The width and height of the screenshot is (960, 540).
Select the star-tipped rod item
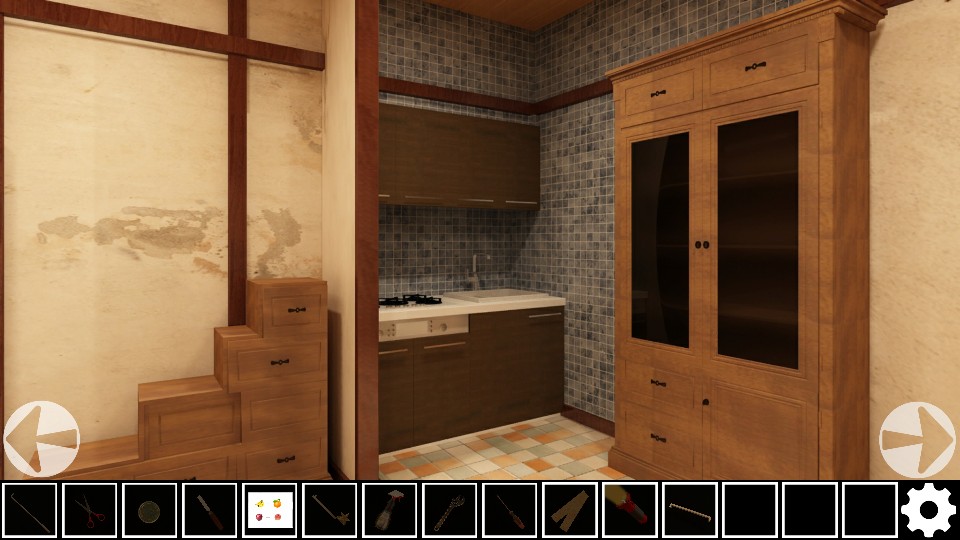(330, 510)
